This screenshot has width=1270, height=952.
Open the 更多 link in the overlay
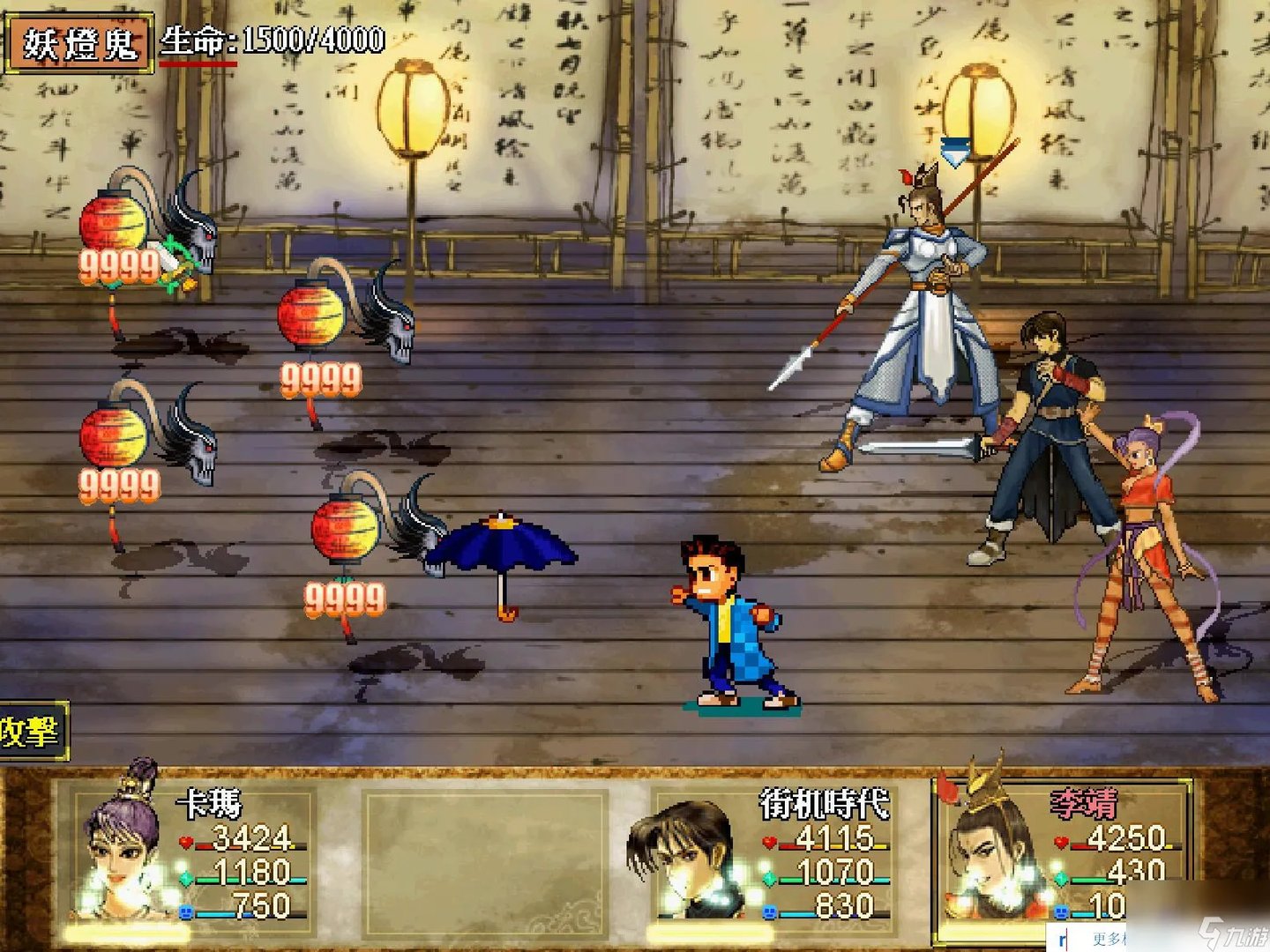point(1108,939)
